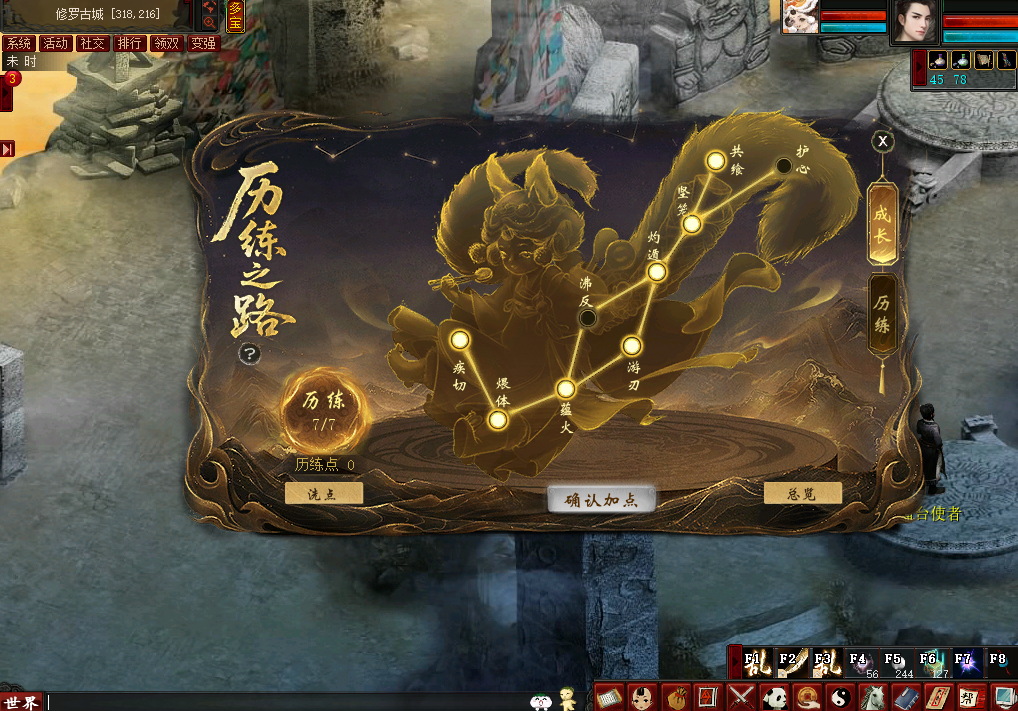Select the 护心 skill node
The image size is (1018, 711).
[785, 166]
